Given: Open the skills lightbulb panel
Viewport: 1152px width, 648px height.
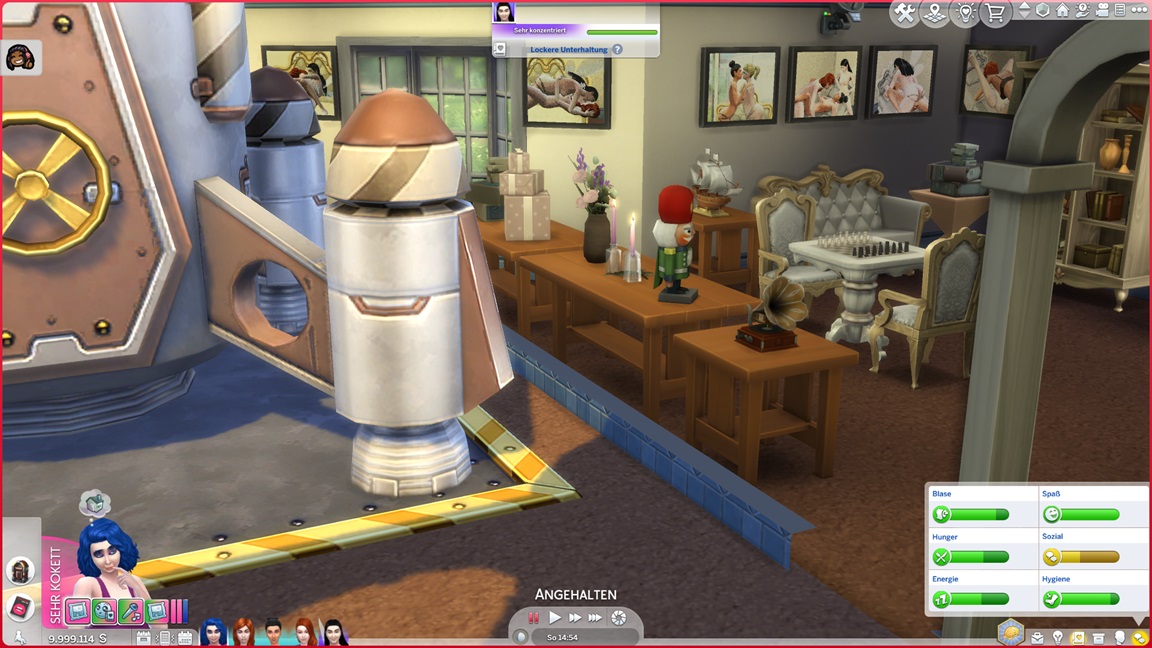Looking at the screenshot, I should tap(1057, 637).
